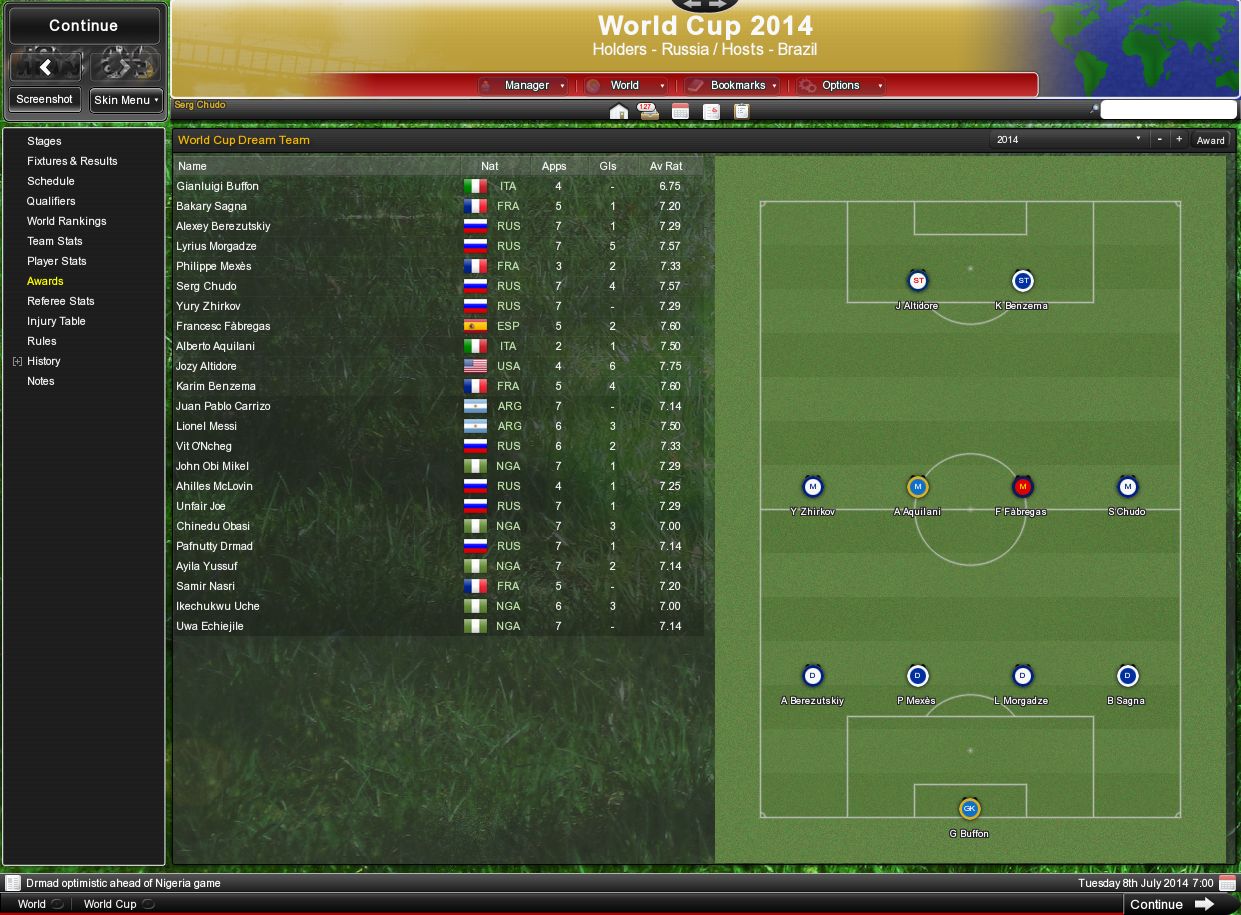Expand the History tree item
Viewport: 1241px width, 915px height.
pyautogui.click(x=17, y=361)
